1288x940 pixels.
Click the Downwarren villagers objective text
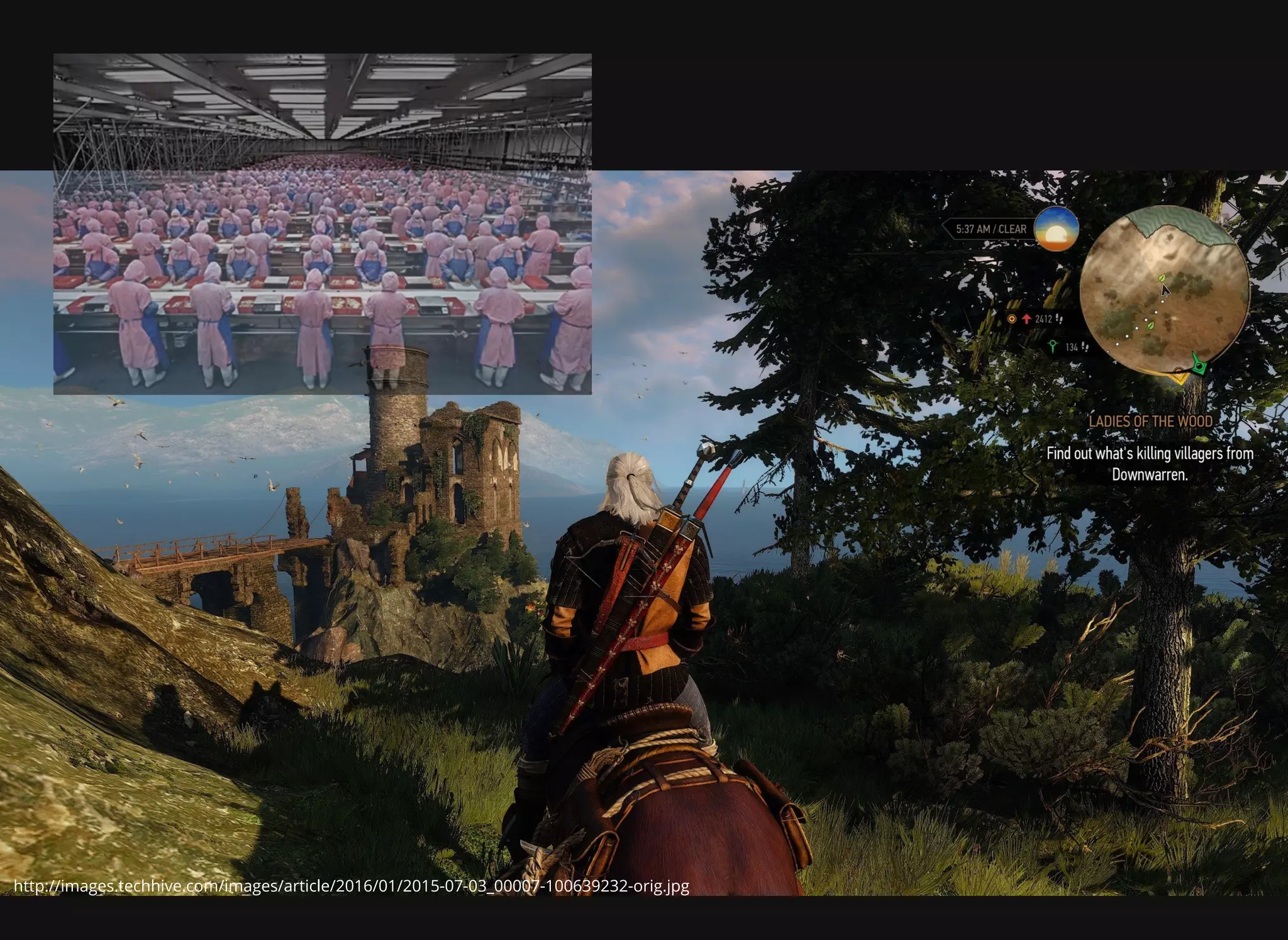tap(1150, 464)
